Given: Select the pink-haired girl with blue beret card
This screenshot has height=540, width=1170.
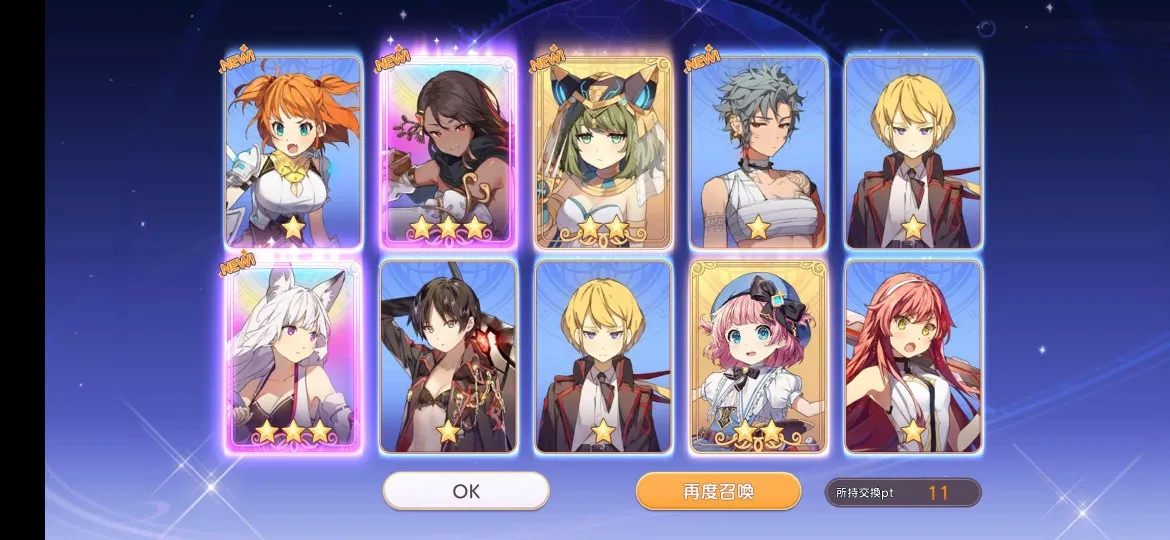Looking at the screenshot, I should [758, 356].
